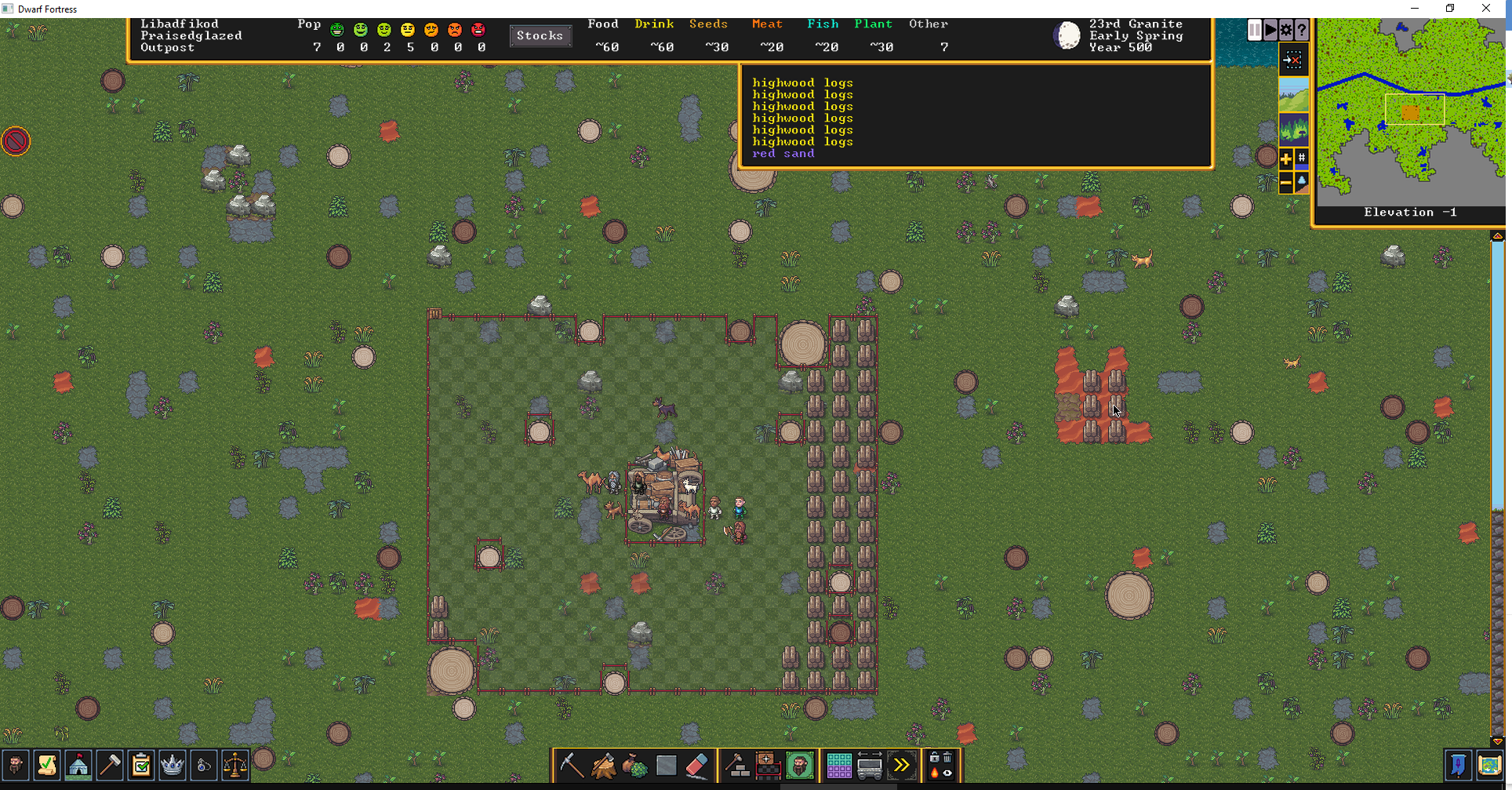Select the axe chop trees tool
The width and height of the screenshot is (1512, 790).
pyautogui.click(x=603, y=765)
